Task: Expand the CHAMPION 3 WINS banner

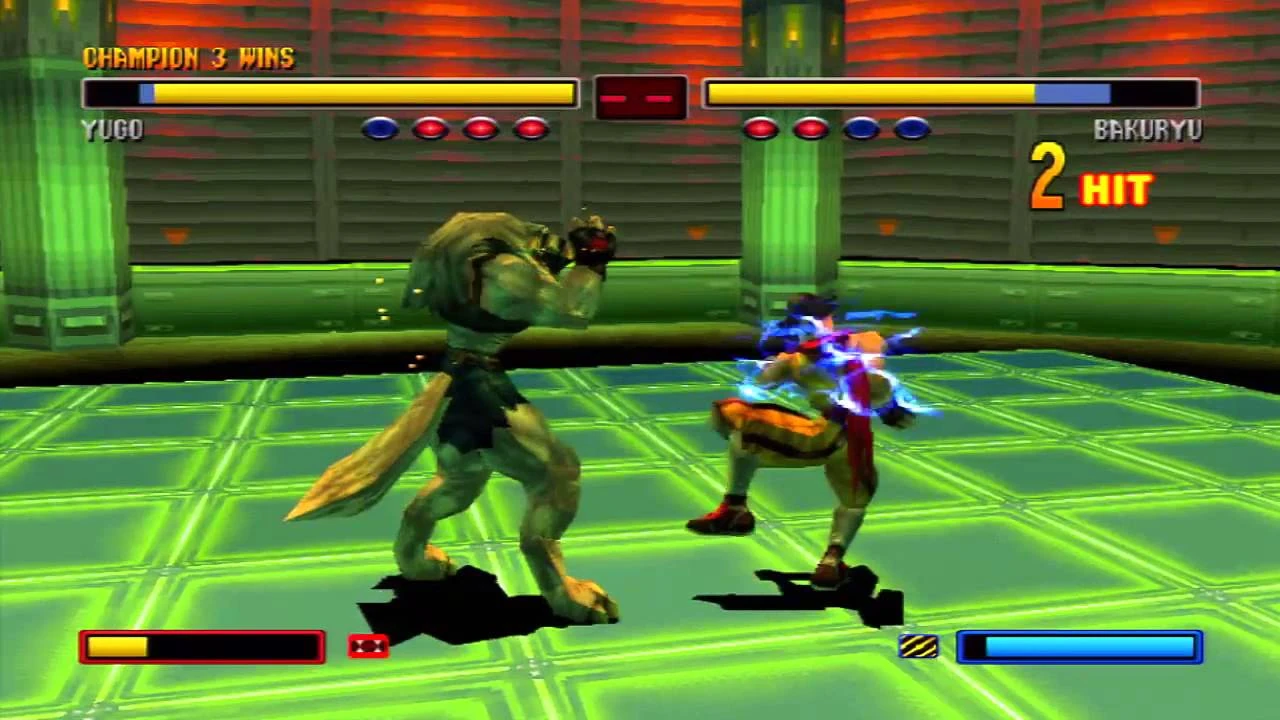Action: click(x=188, y=58)
